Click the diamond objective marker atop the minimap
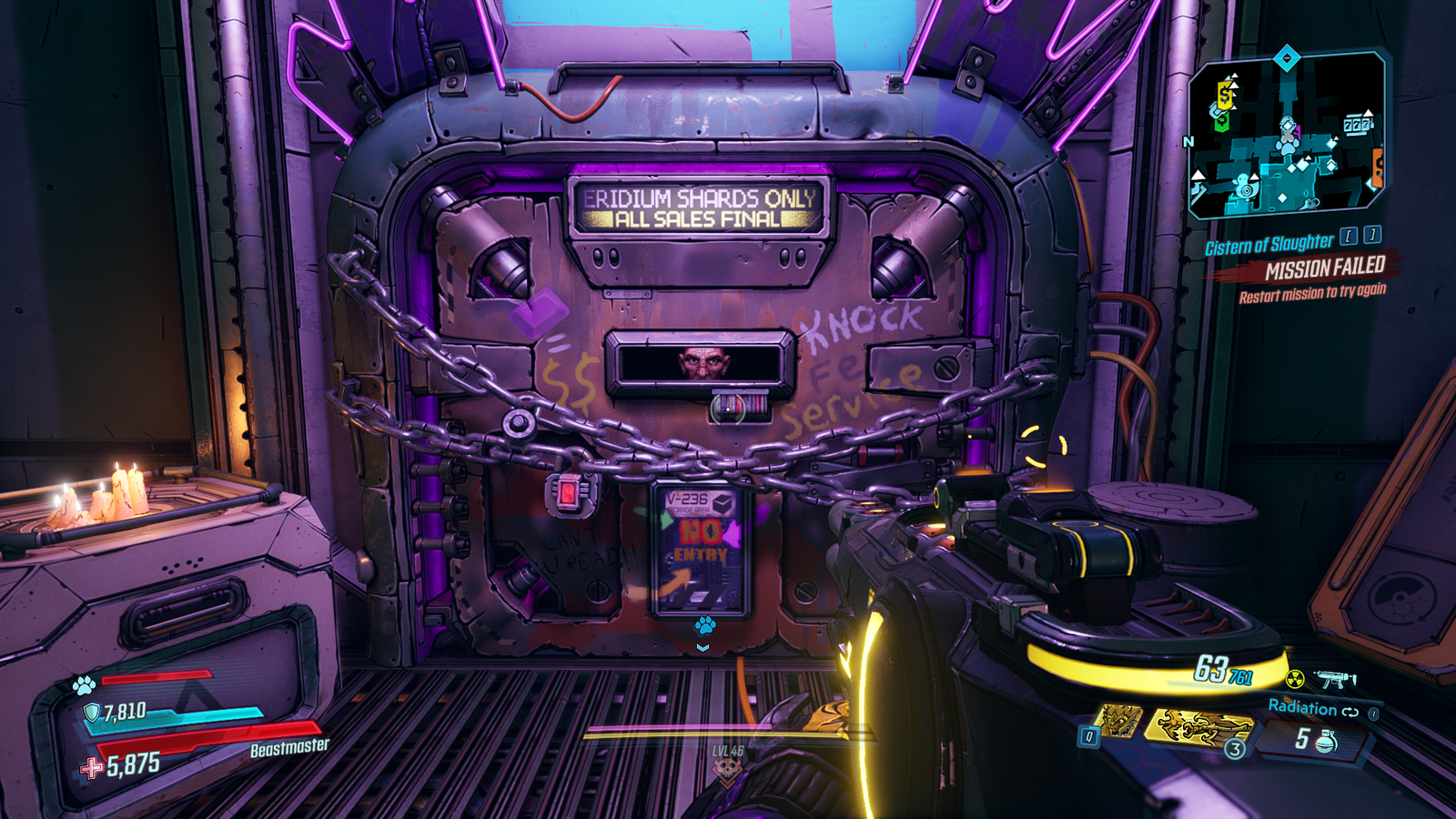1456x819 pixels. 1287,56
